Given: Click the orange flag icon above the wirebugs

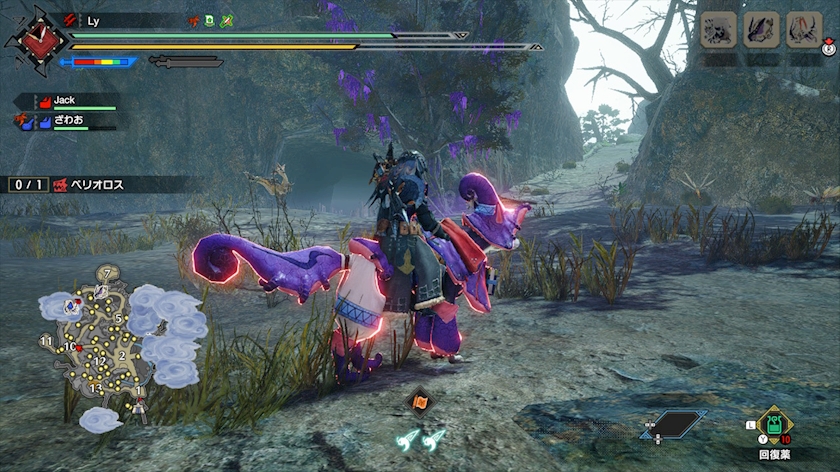Looking at the screenshot, I should [x=420, y=402].
